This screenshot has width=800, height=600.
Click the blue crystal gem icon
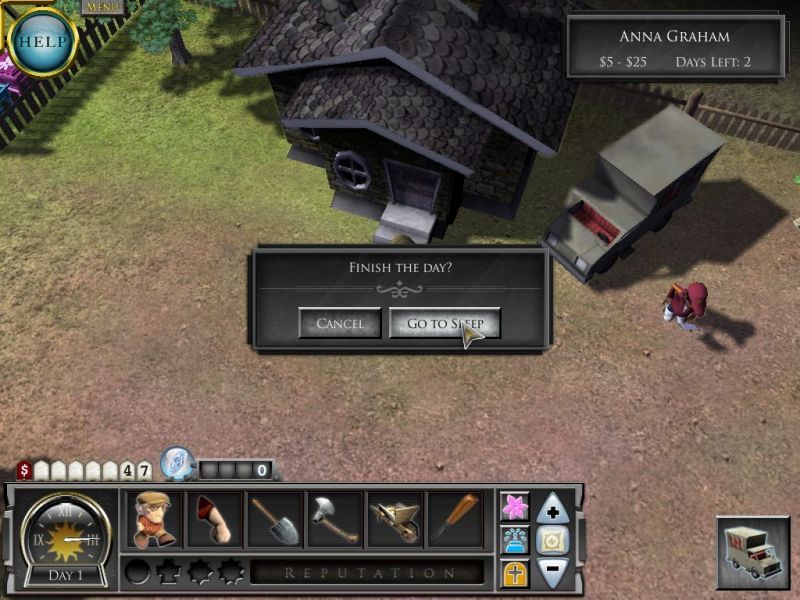(176, 463)
